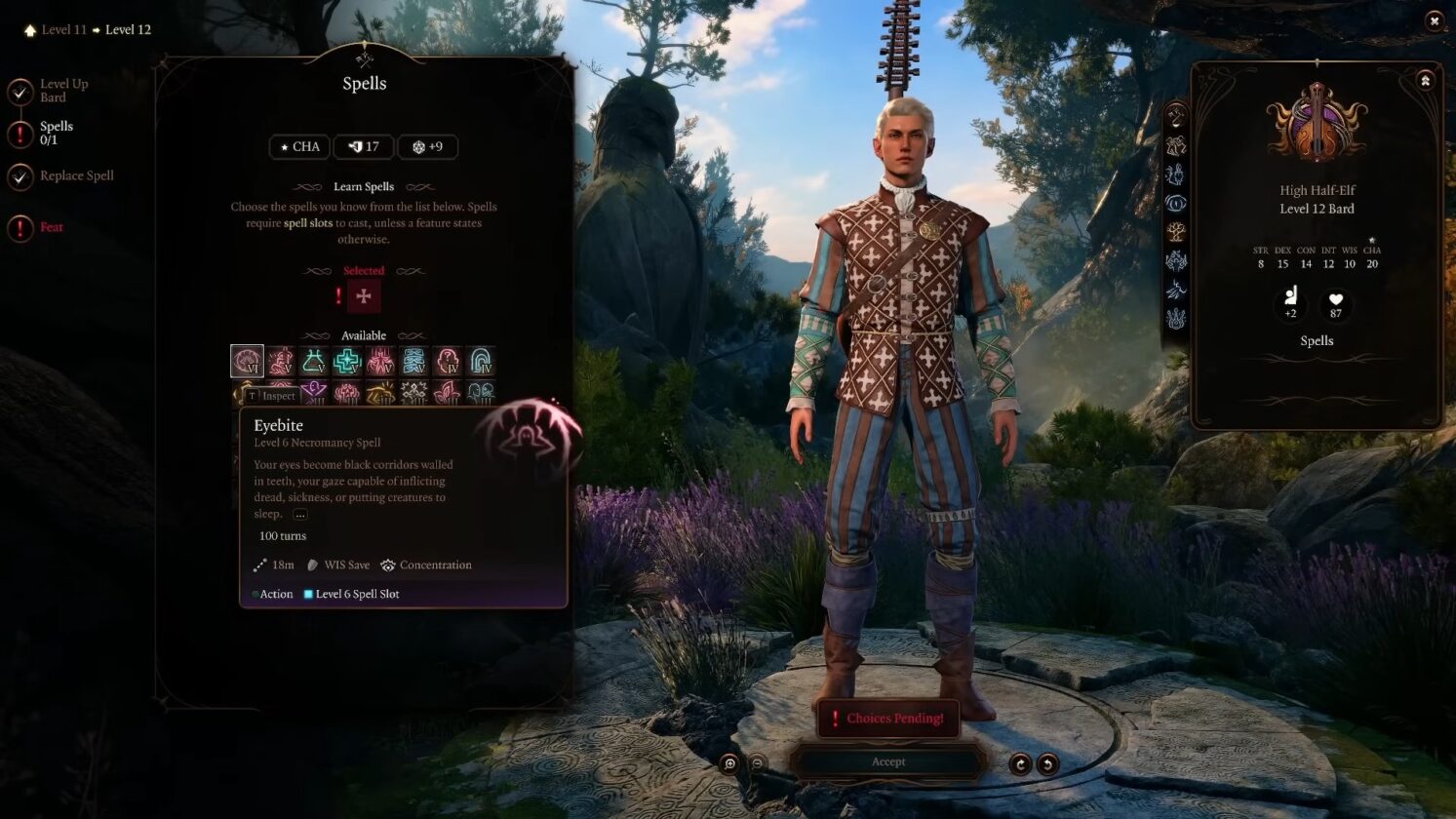Rotate the character counter-clockwise
The image size is (1456, 819).
pos(1047,763)
